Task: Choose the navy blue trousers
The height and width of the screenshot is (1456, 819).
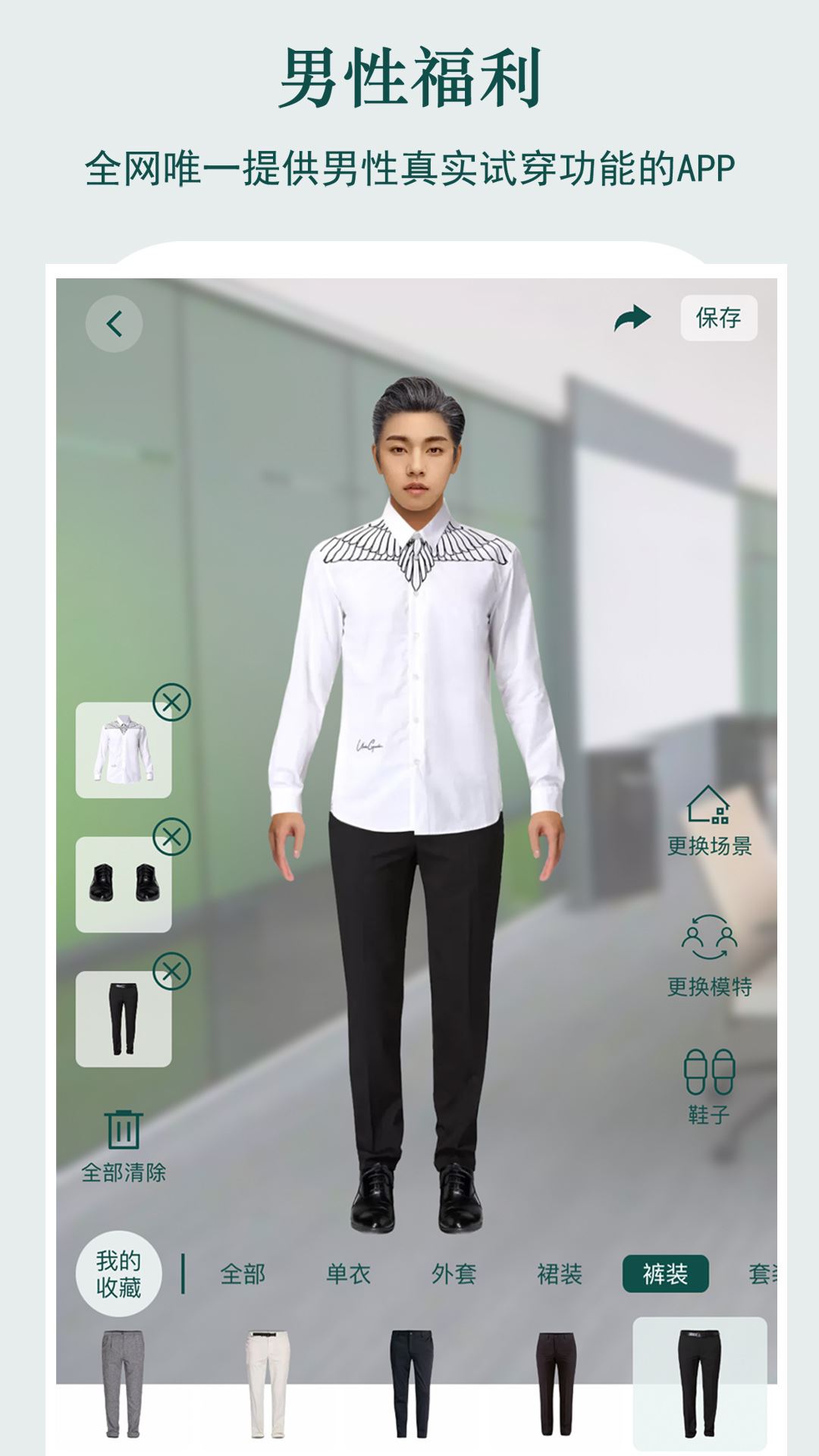Action: (411, 1384)
